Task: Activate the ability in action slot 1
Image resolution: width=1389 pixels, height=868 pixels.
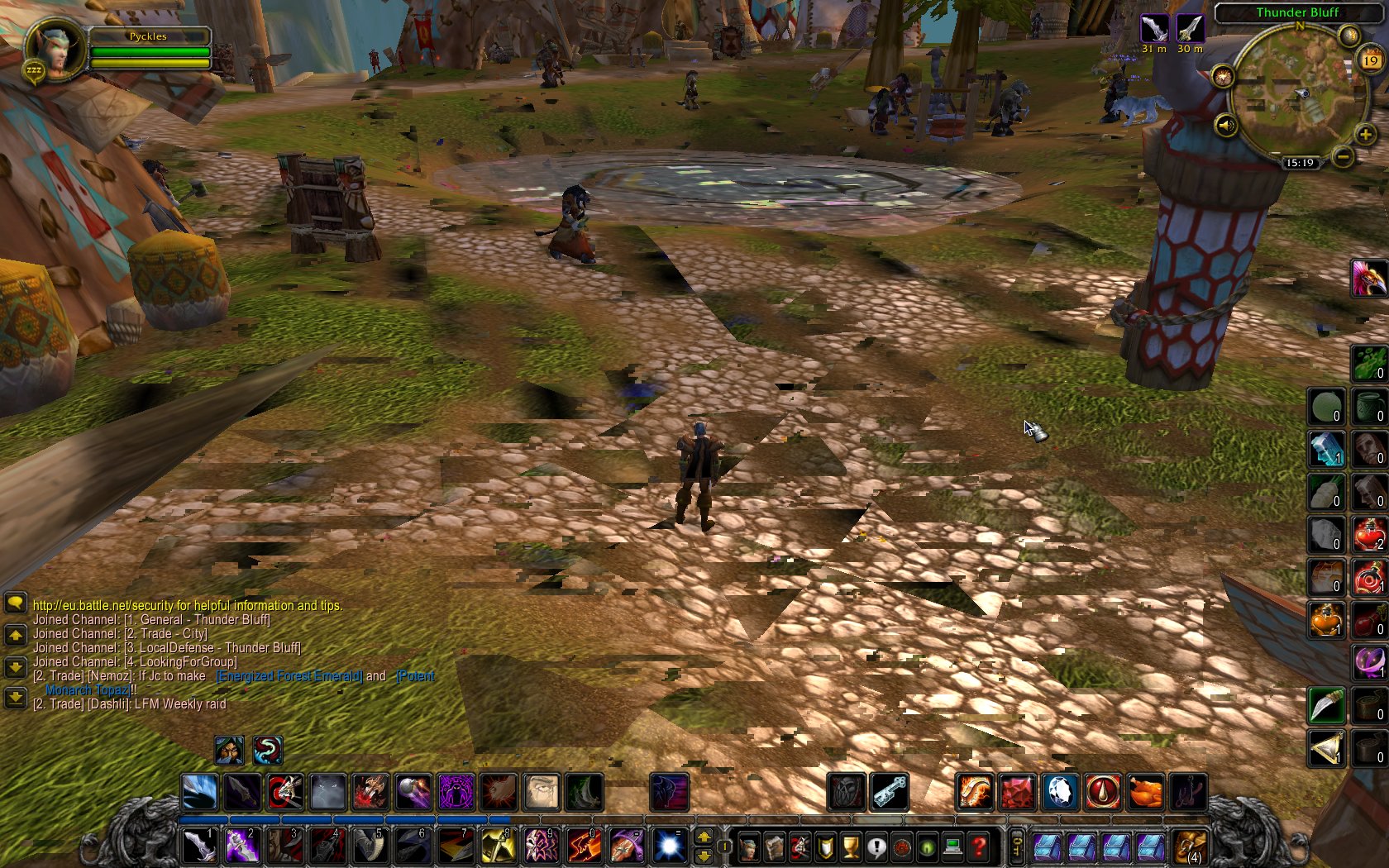Action: coord(198,847)
